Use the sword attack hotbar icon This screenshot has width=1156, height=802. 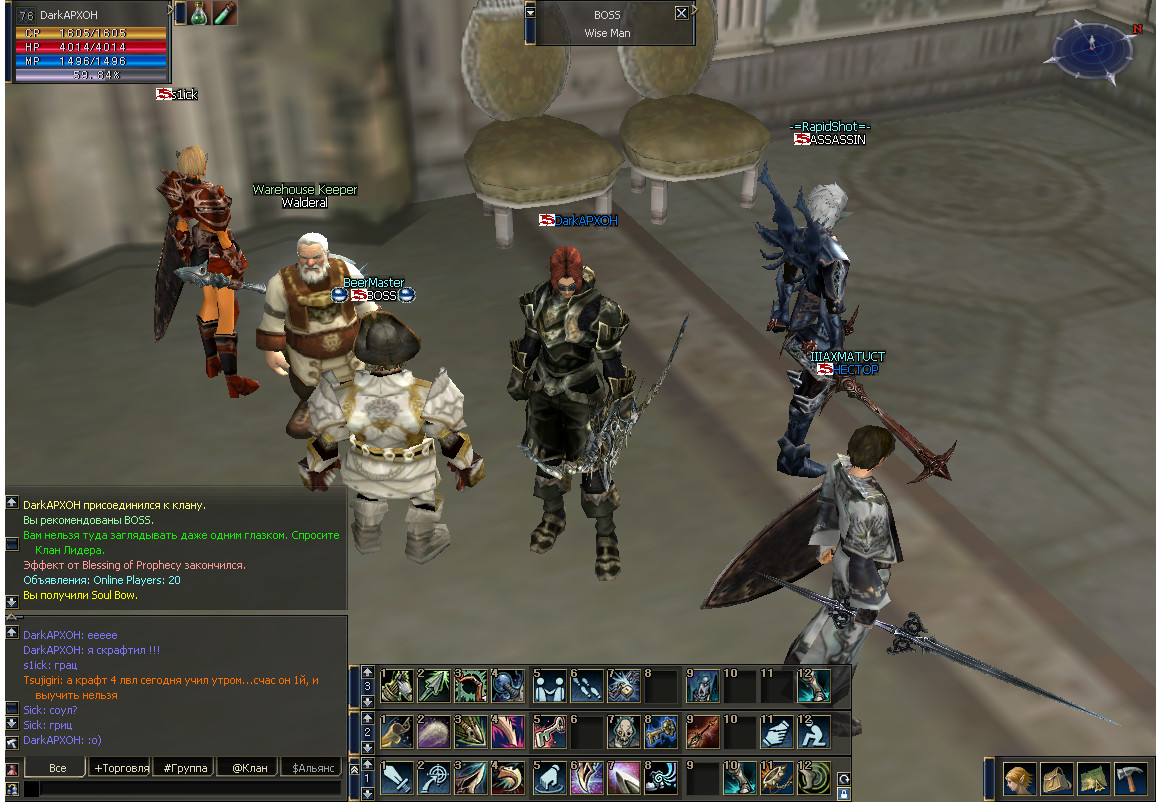click(397, 777)
